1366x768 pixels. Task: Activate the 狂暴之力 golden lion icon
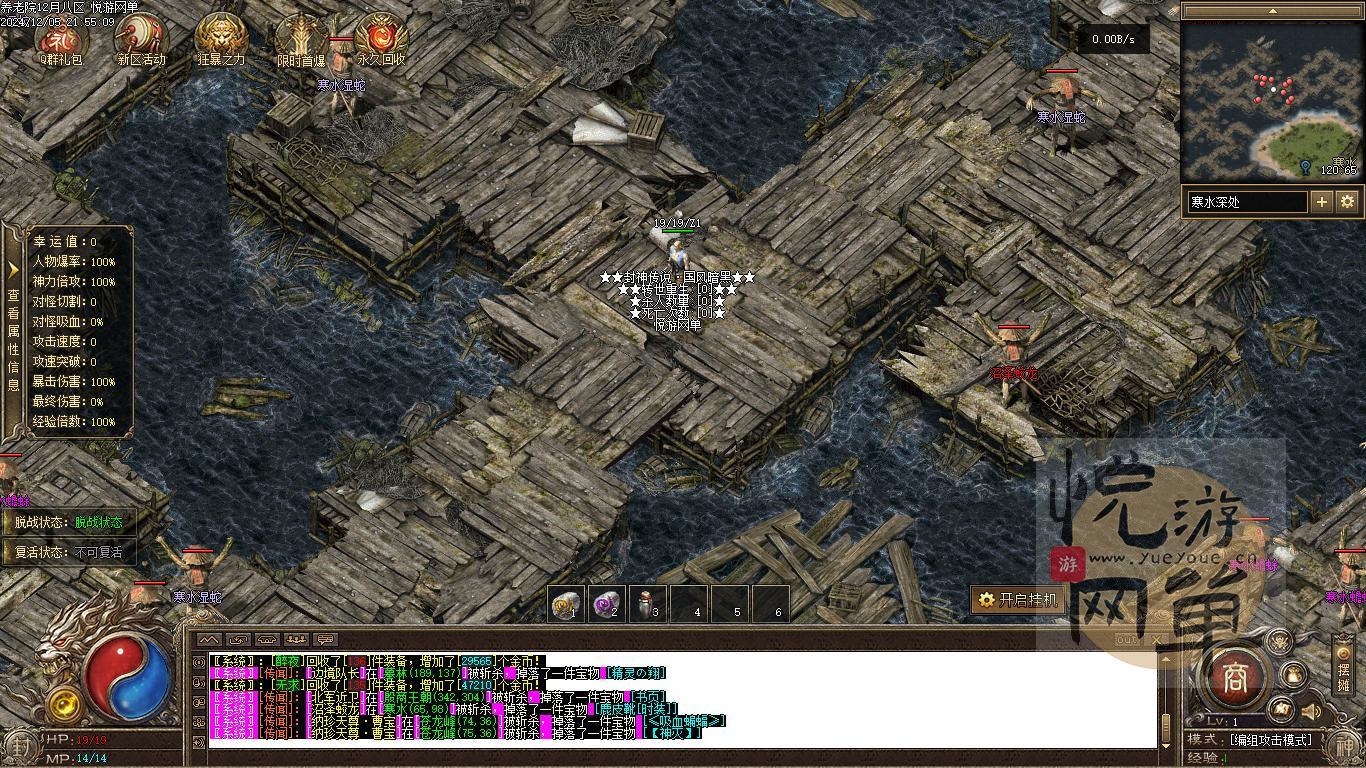tap(221, 38)
